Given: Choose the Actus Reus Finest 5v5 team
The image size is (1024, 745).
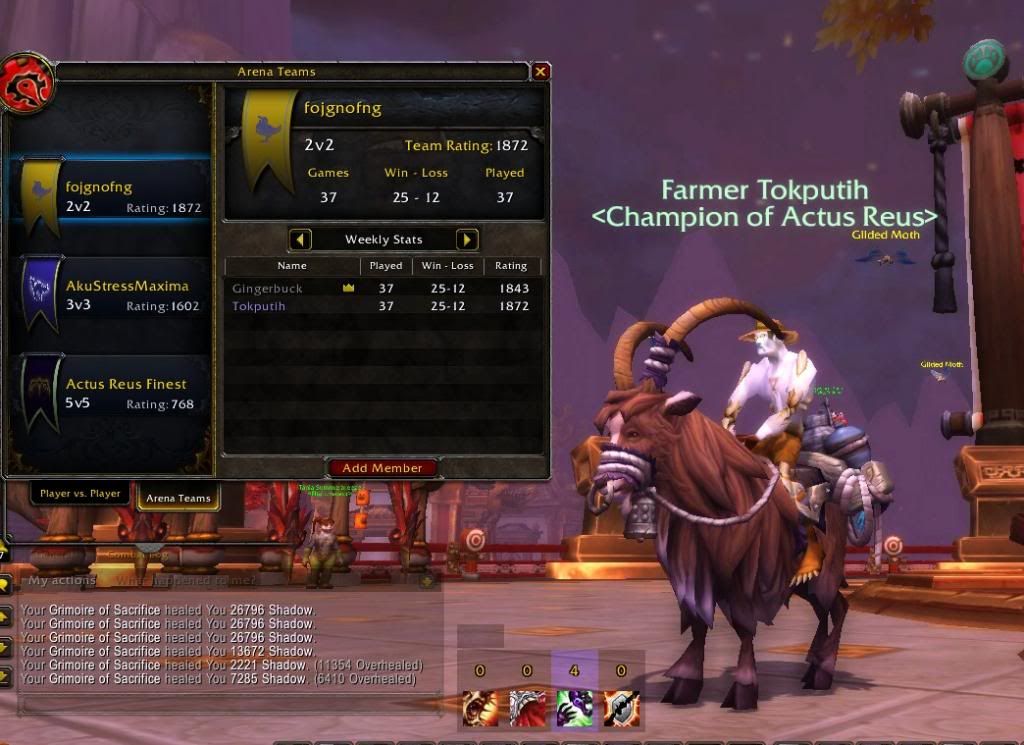Looking at the screenshot, I should (x=112, y=393).
